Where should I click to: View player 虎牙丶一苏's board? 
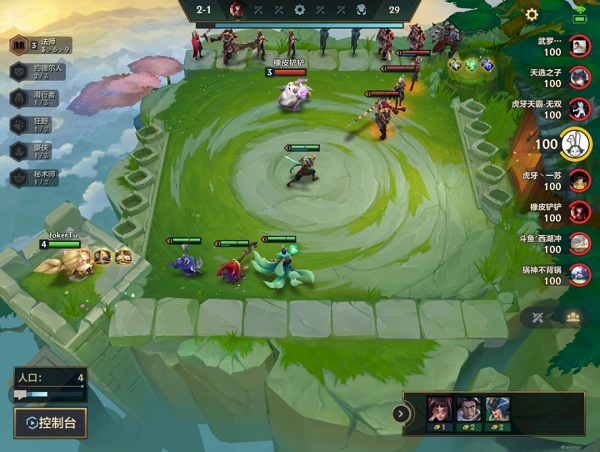(x=579, y=181)
